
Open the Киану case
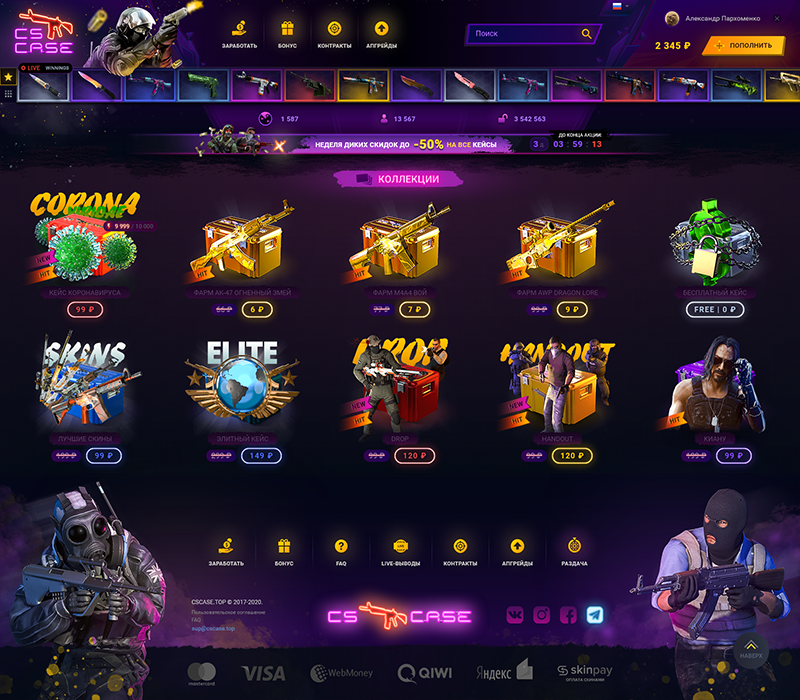pyautogui.click(x=715, y=385)
